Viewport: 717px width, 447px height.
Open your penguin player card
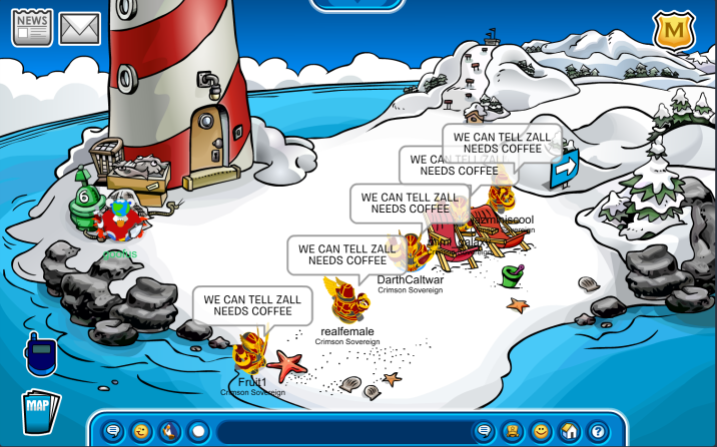512,432
